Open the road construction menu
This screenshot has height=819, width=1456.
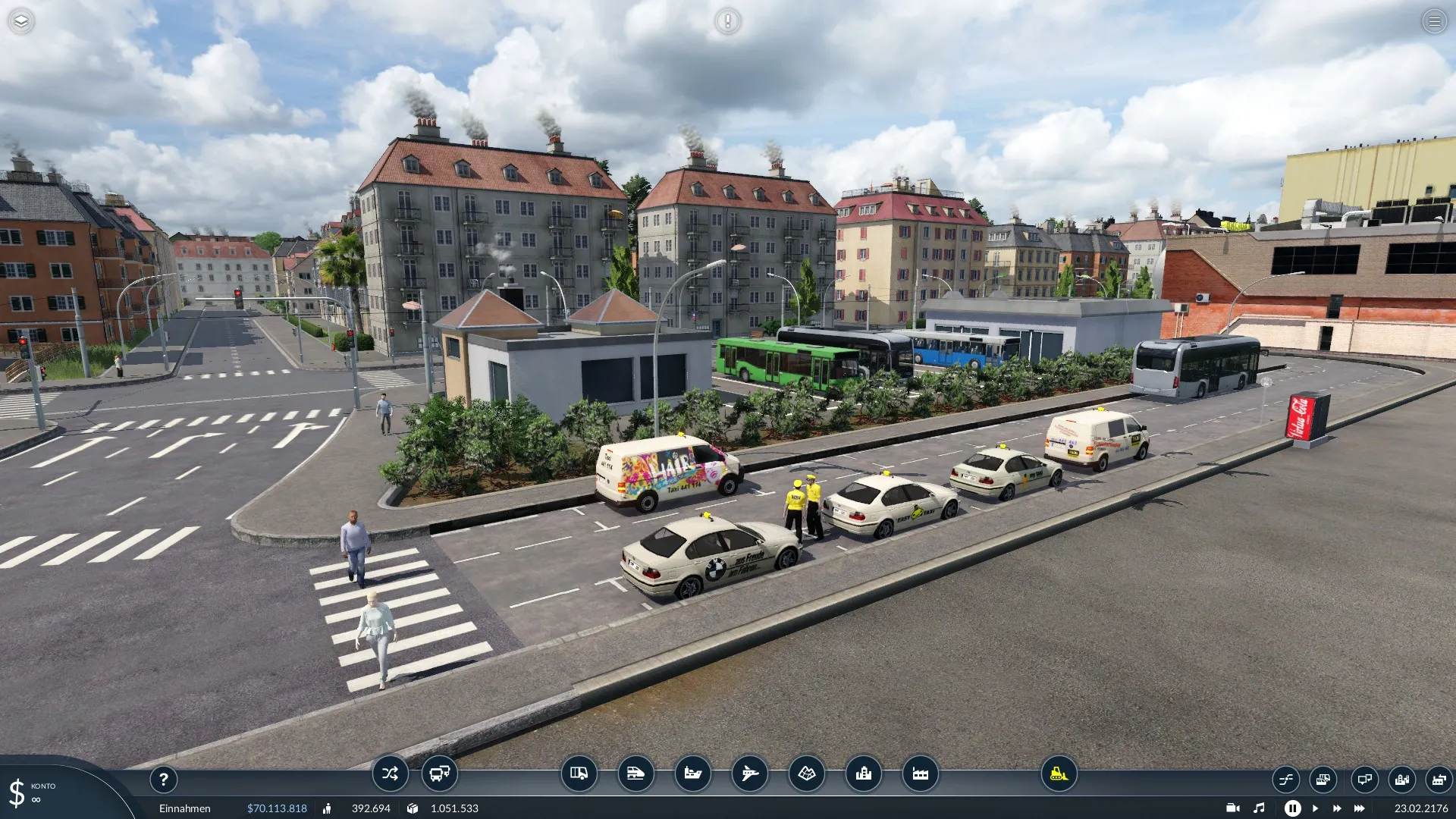[x=579, y=773]
